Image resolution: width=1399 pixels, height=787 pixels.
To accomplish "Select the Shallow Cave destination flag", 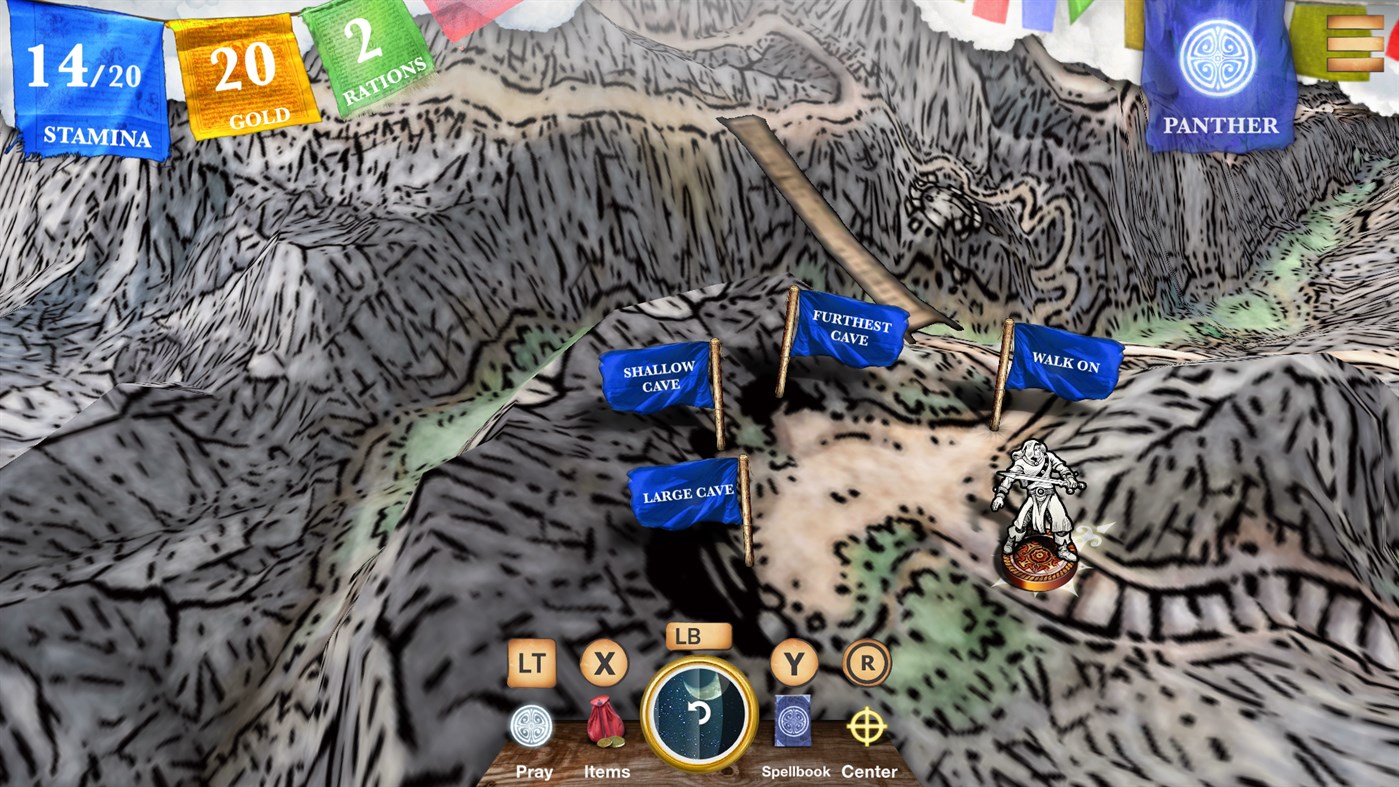I will tap(657, 377).
